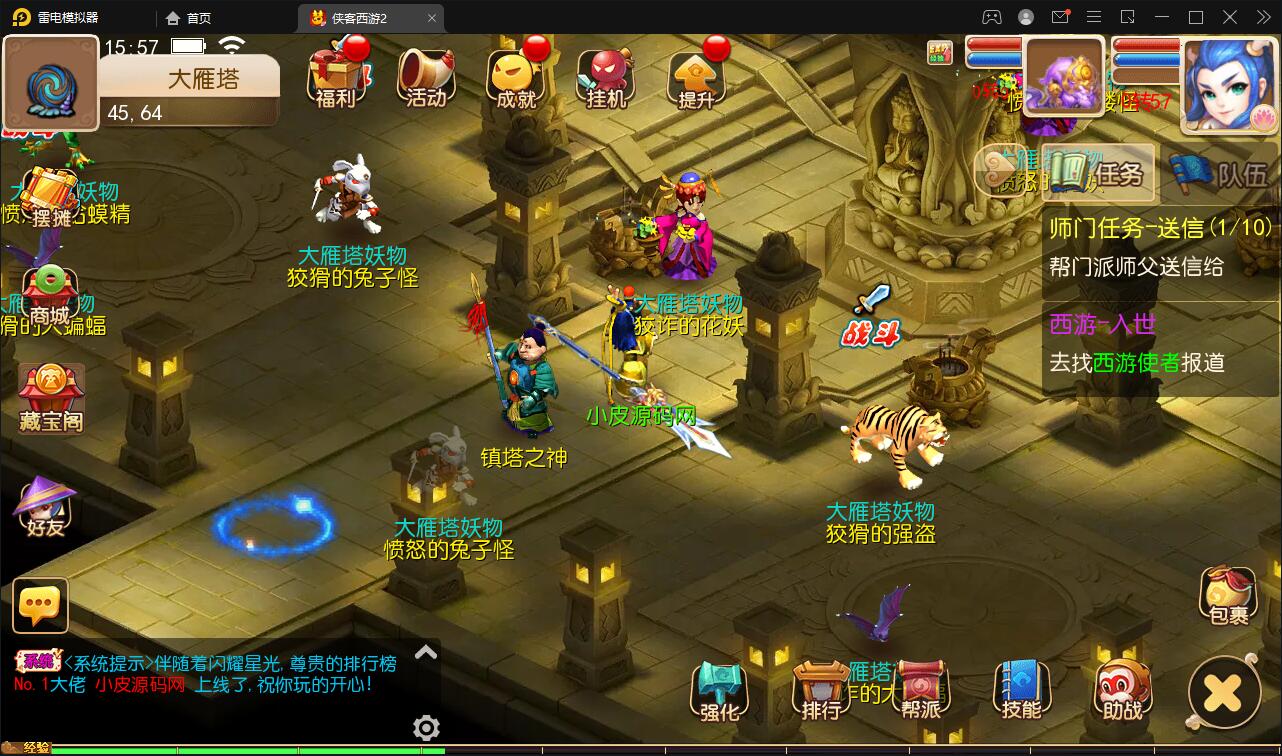Open the 藏宝阁 treasure pavilion
Image resolution: width=1282 pixels, height=756 pixels.
pyautogui.click(x=50, y=397)
